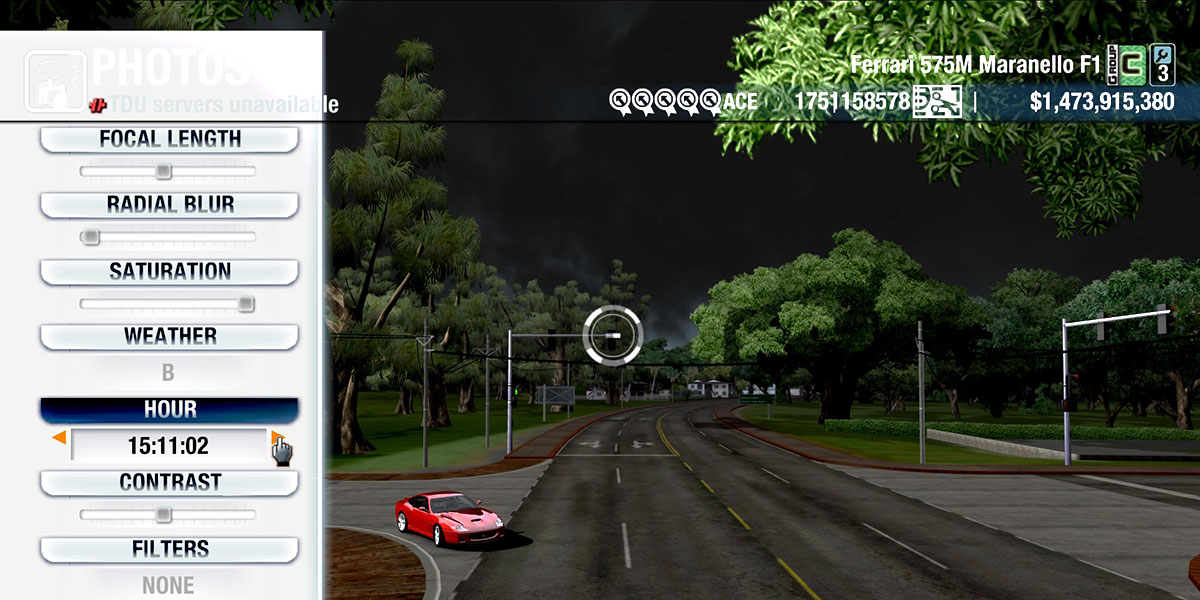Open the Filters option
Viewport: 1200px width, 600px height.
pyautogui.click(x=169, y=549)
